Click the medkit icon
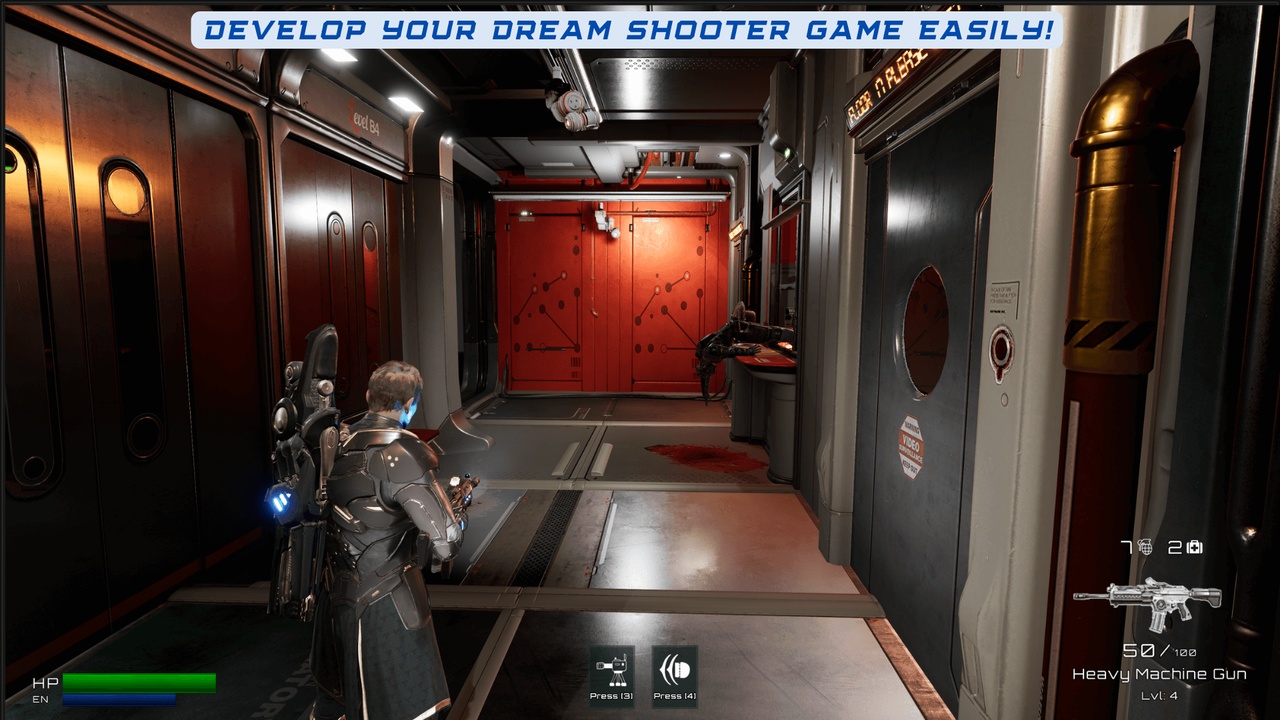The width and height of the screenshot is (1280, 720). click(x=1194, y=547)
